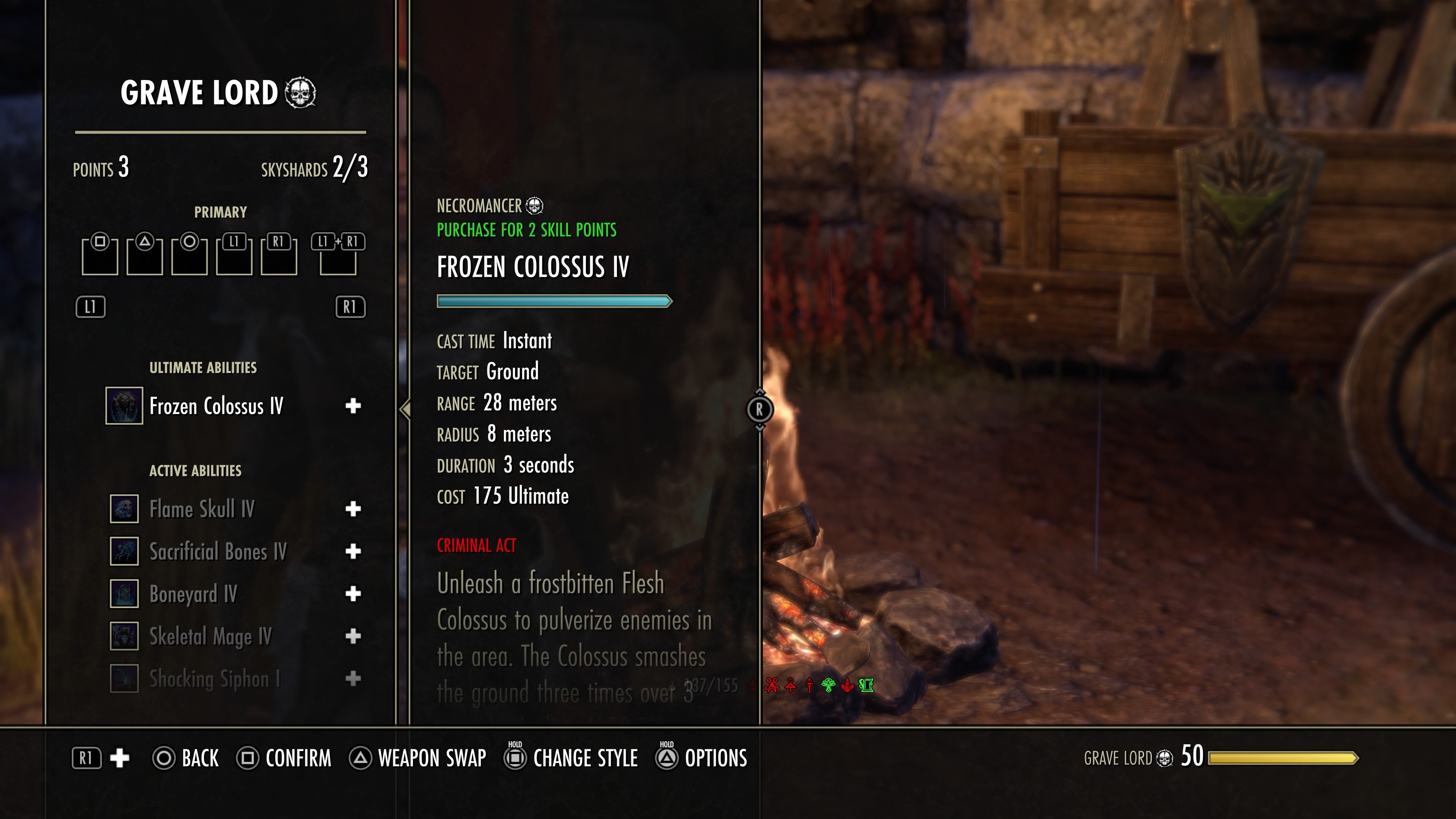This screenshot has height=819, width=1456.
Task: Select the Boneyard IV ability
Action: coord(193,594)
